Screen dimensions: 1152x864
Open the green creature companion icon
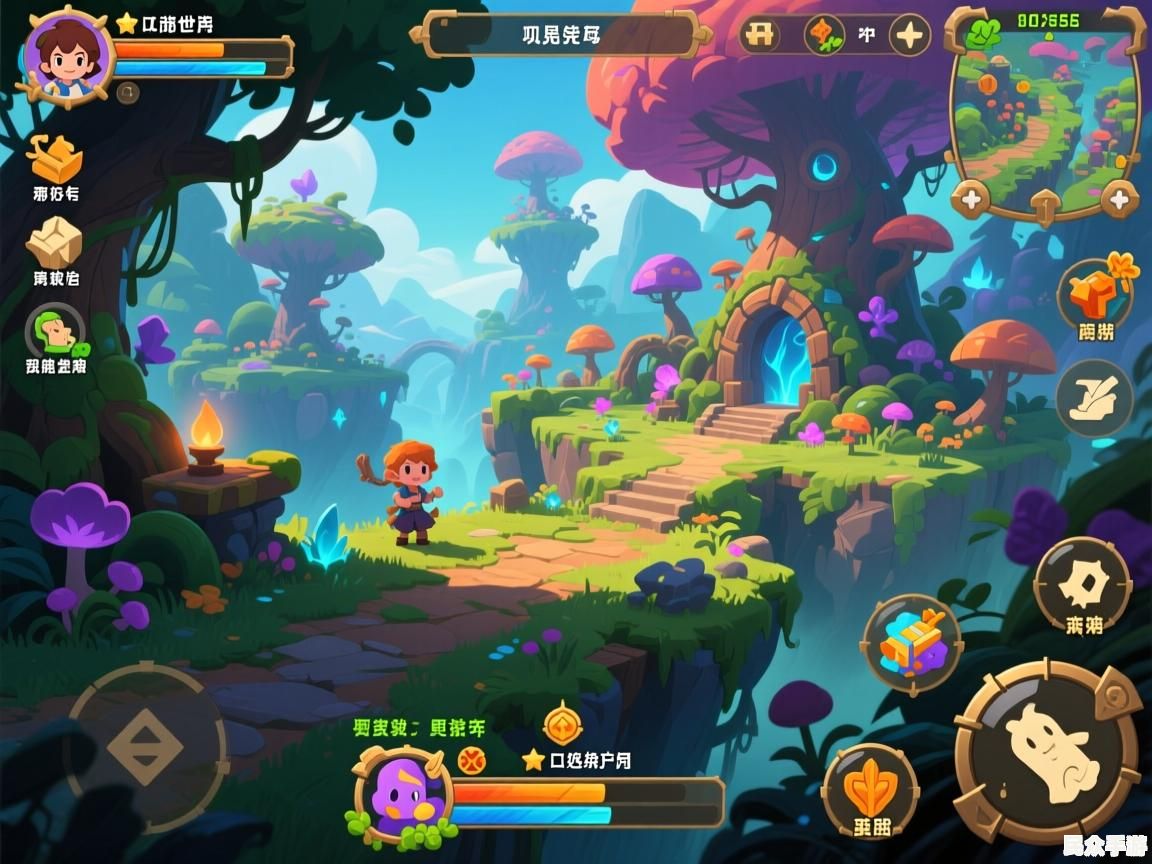pyautogui.click(x=55, y=330)
